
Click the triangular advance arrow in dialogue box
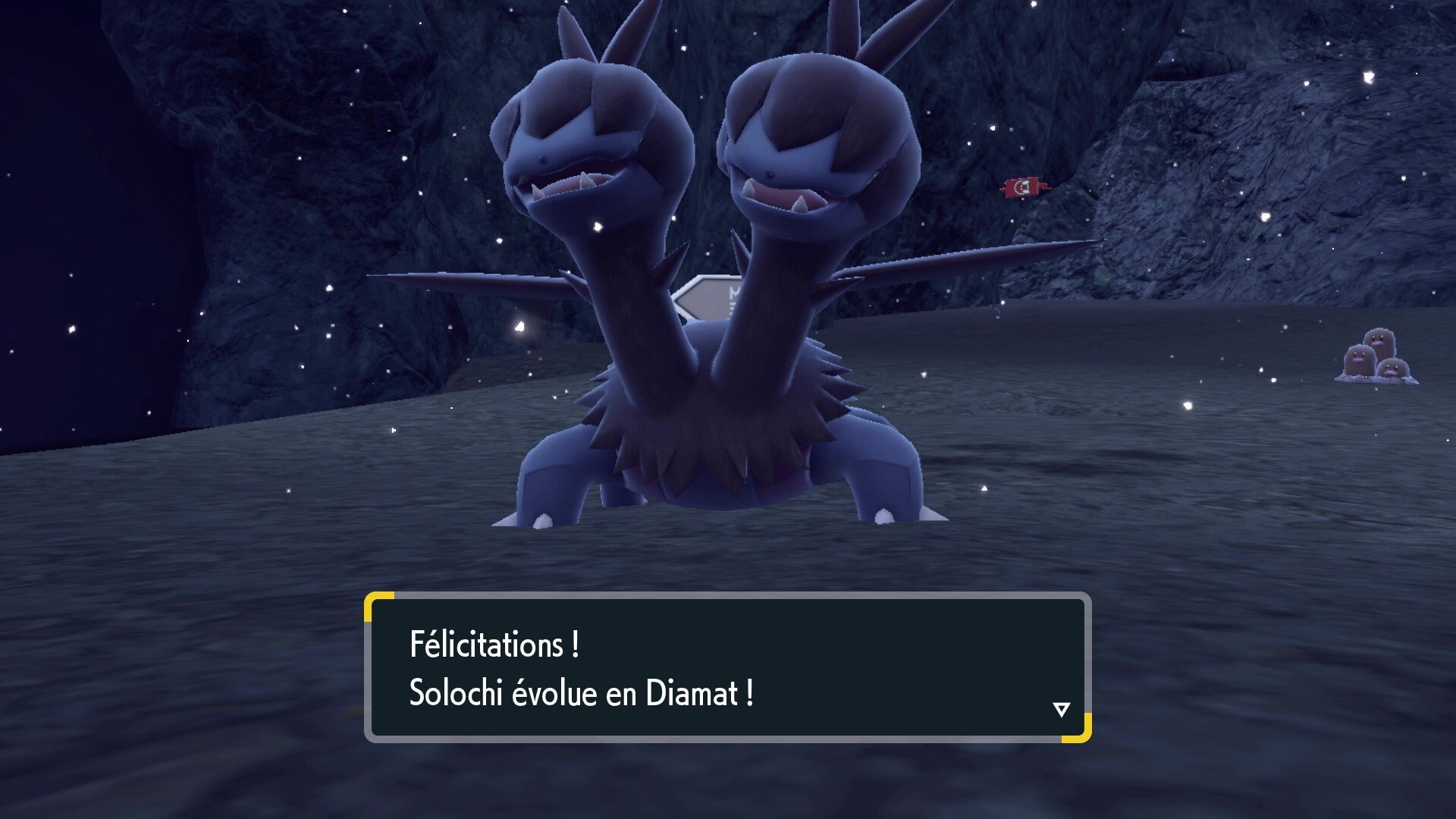1060,710
